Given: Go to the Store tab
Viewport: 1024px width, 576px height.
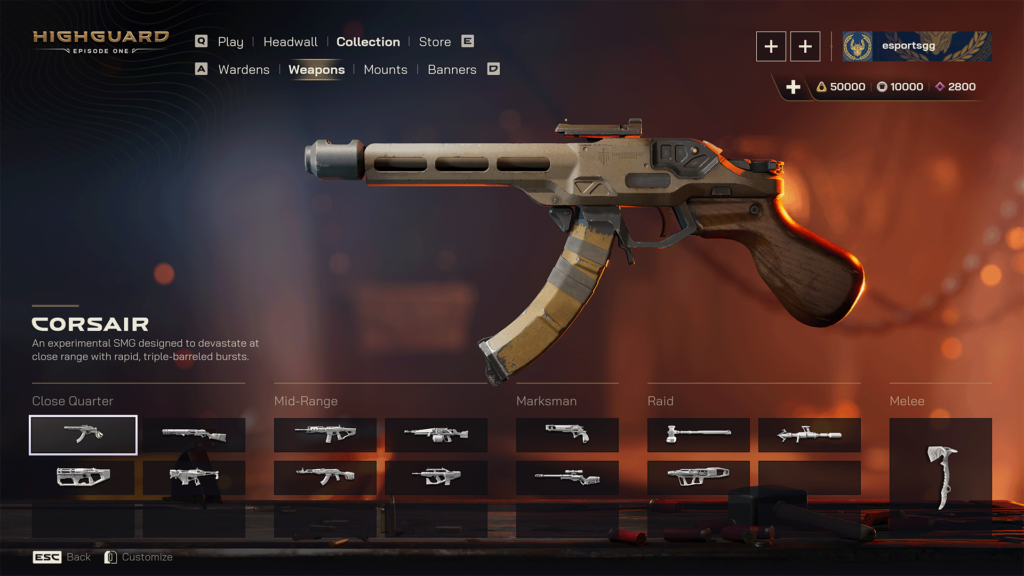Looking at the screenshot, I should pos(435,42).
